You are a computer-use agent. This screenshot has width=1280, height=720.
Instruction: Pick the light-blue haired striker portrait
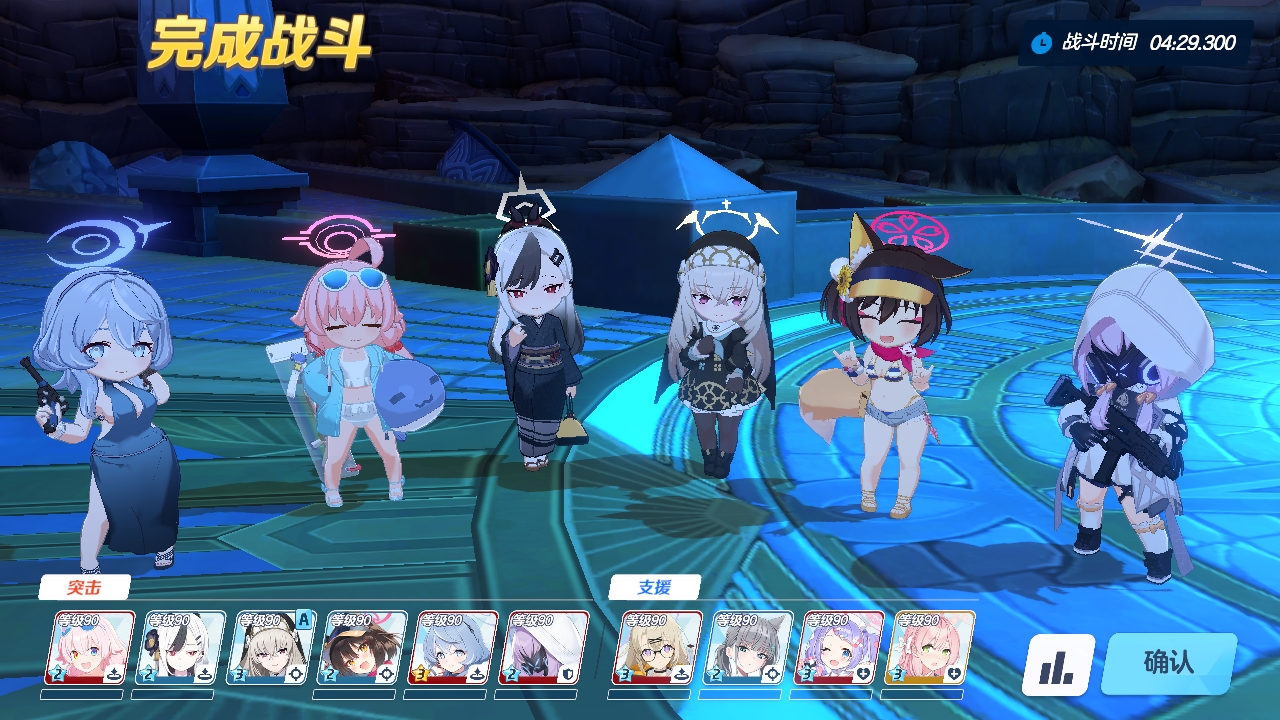click(x=454, y=648)
